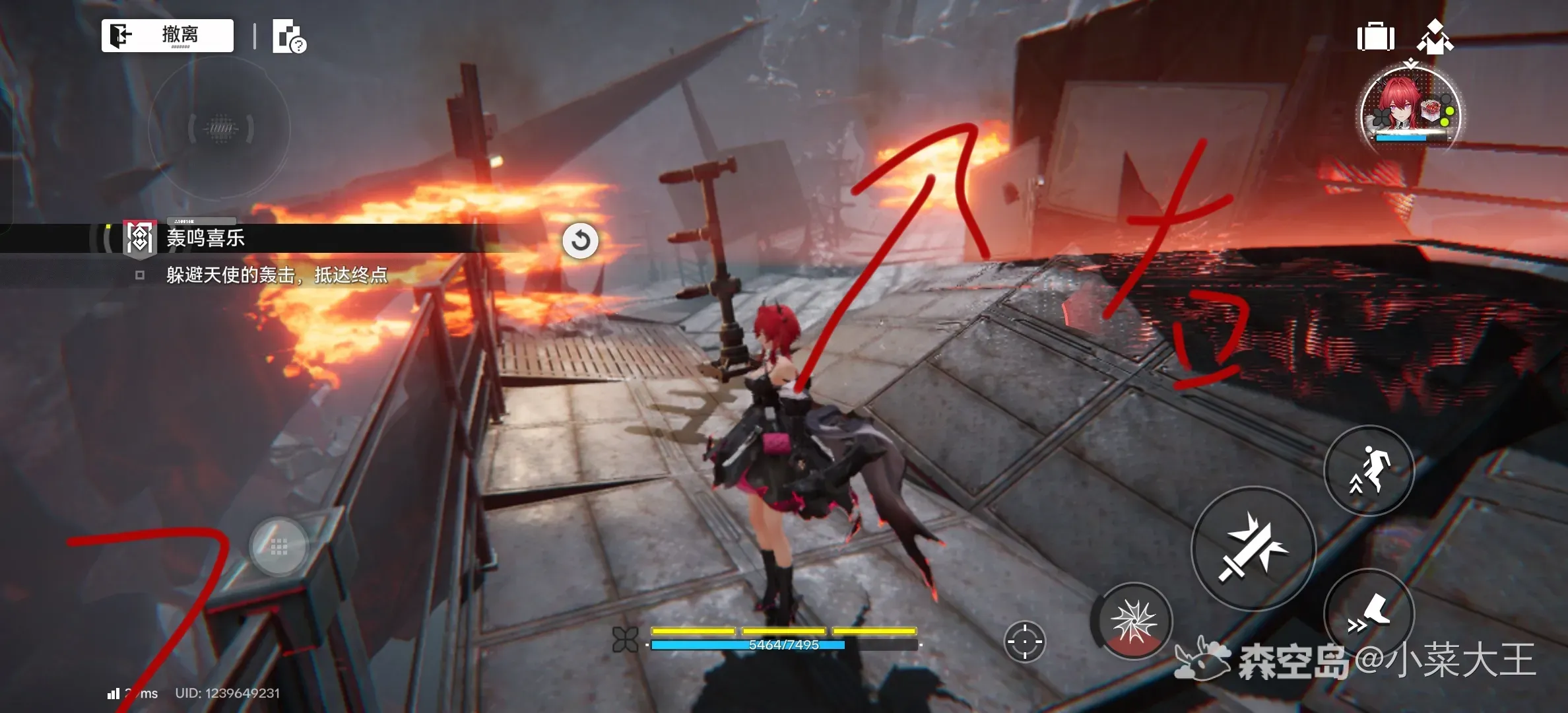
Task: Trigger the dash boot button
Action: pyautogui.click(x=1369, y=613)
